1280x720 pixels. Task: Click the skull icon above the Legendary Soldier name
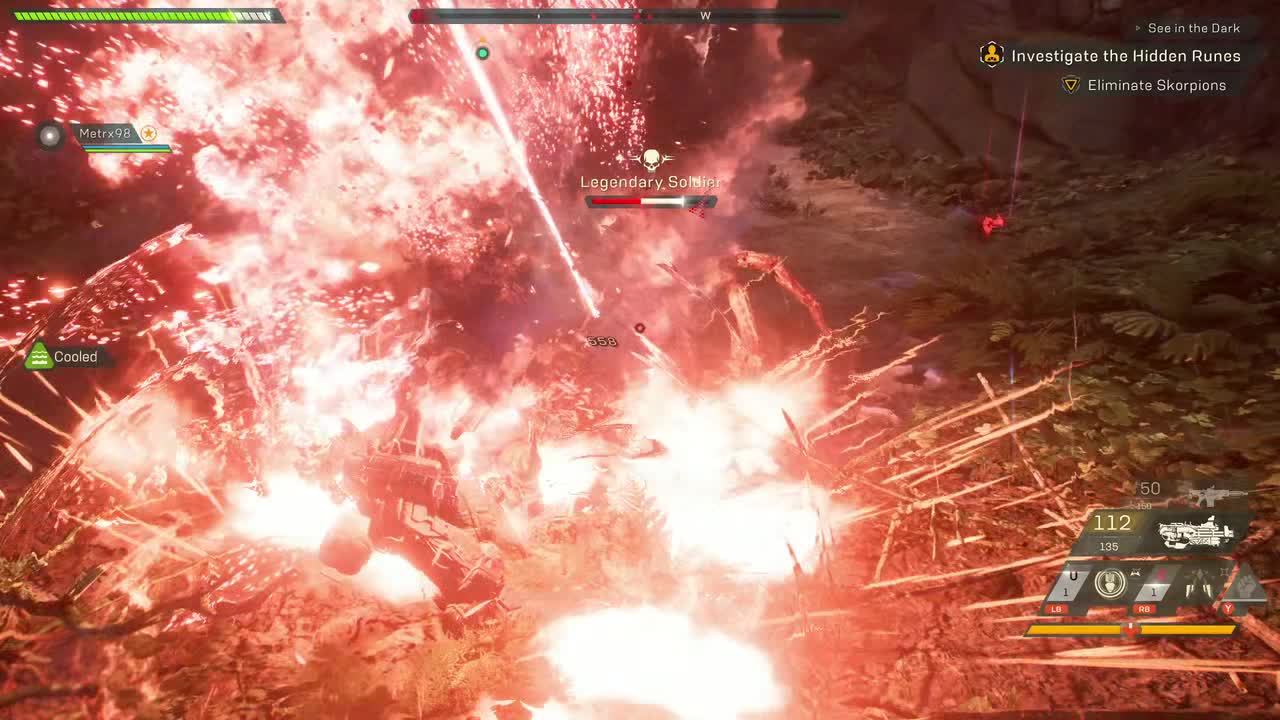click(651, 158)
